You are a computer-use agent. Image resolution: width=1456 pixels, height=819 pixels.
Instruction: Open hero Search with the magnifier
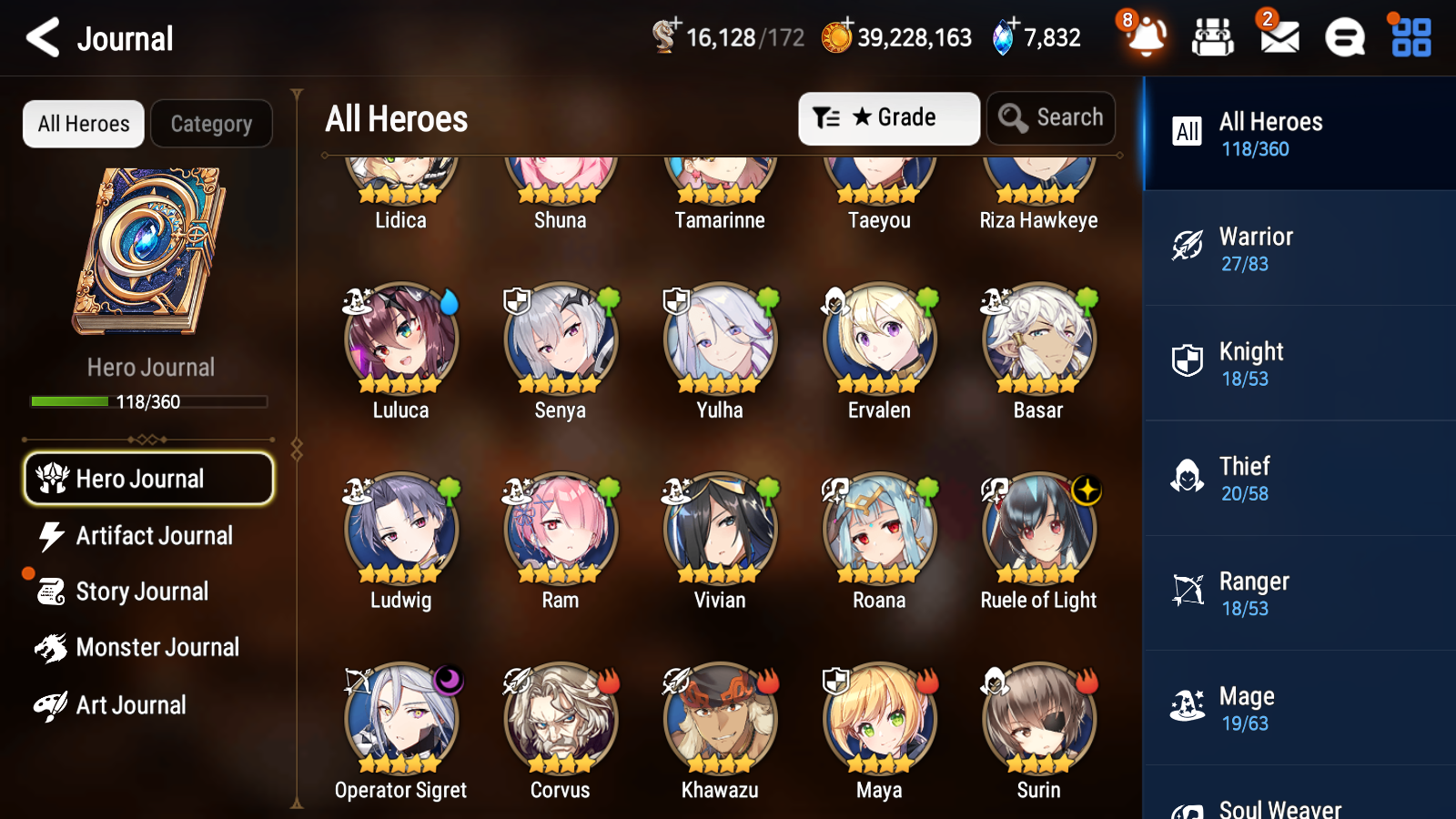coord(1051,117)
